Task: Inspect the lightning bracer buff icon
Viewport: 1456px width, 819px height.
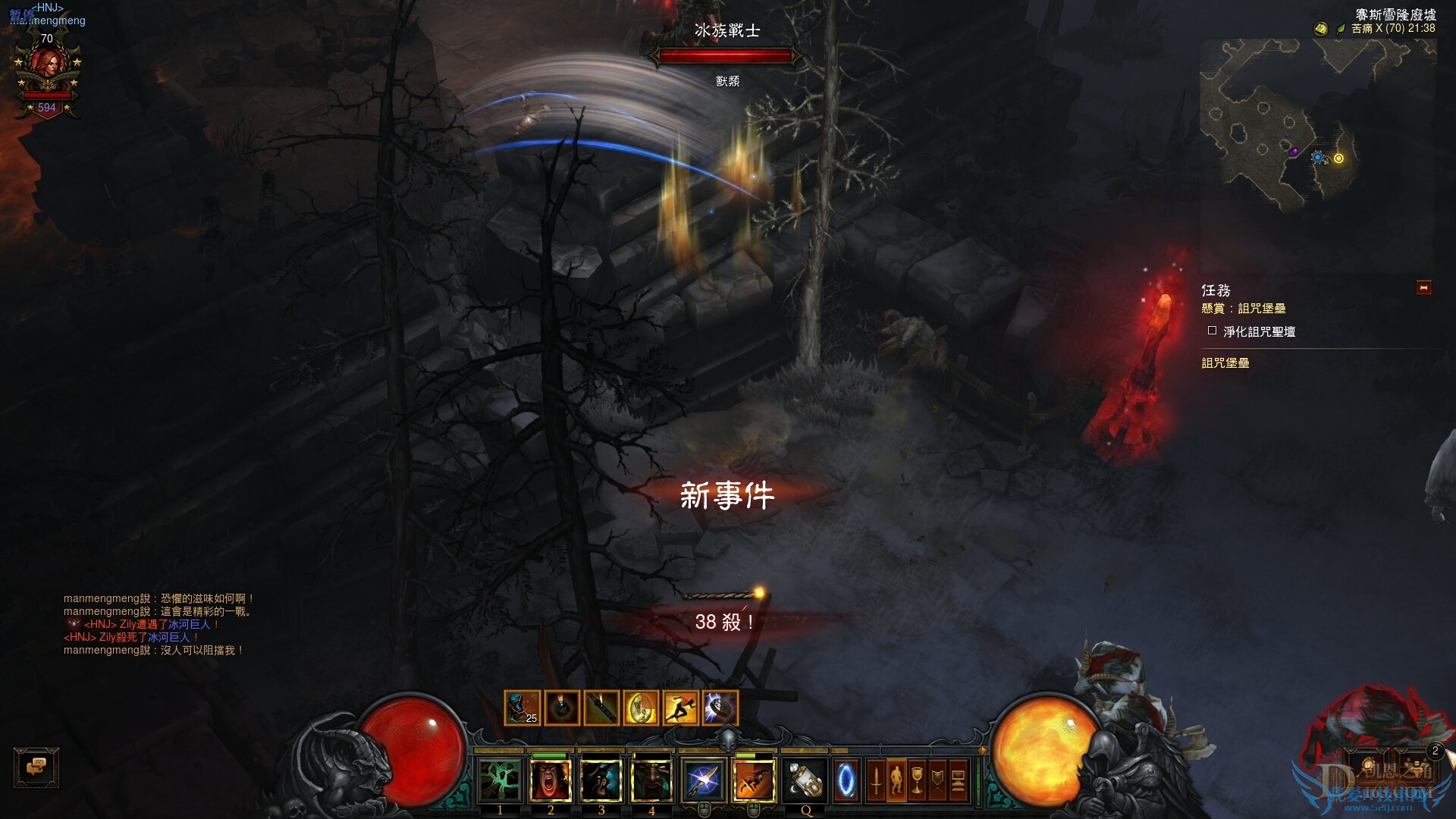Action: [x=720, y=708]
